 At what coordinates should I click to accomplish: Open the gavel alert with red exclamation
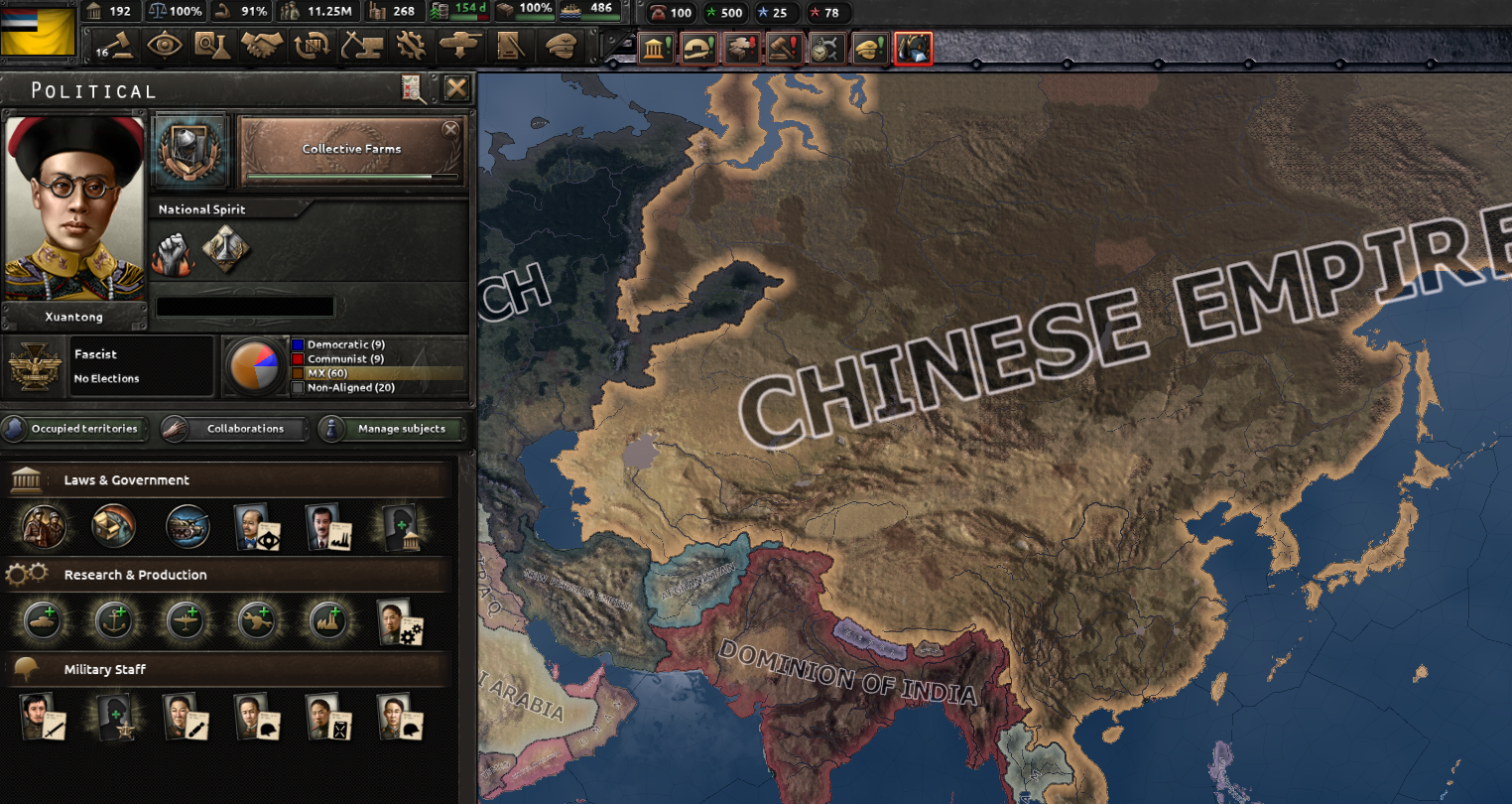point(784,47)
